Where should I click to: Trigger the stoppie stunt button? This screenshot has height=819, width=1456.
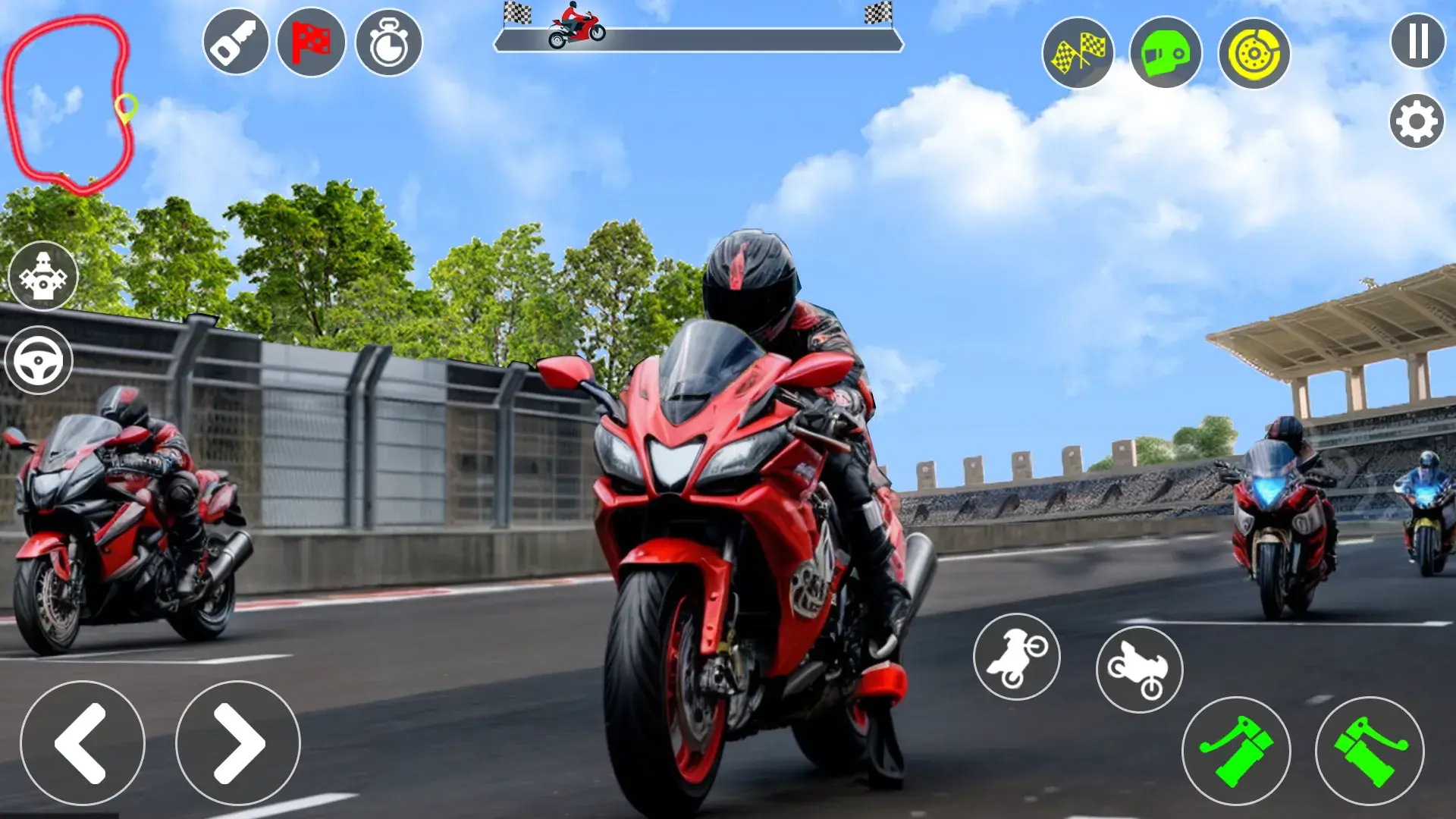tap(1139, 669)
